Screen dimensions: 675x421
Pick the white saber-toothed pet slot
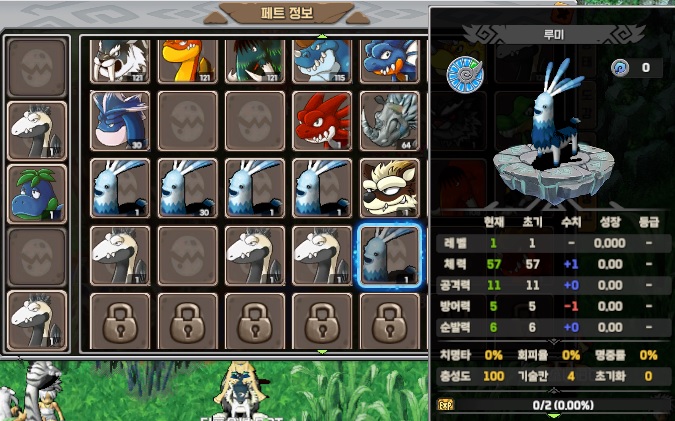121,60
